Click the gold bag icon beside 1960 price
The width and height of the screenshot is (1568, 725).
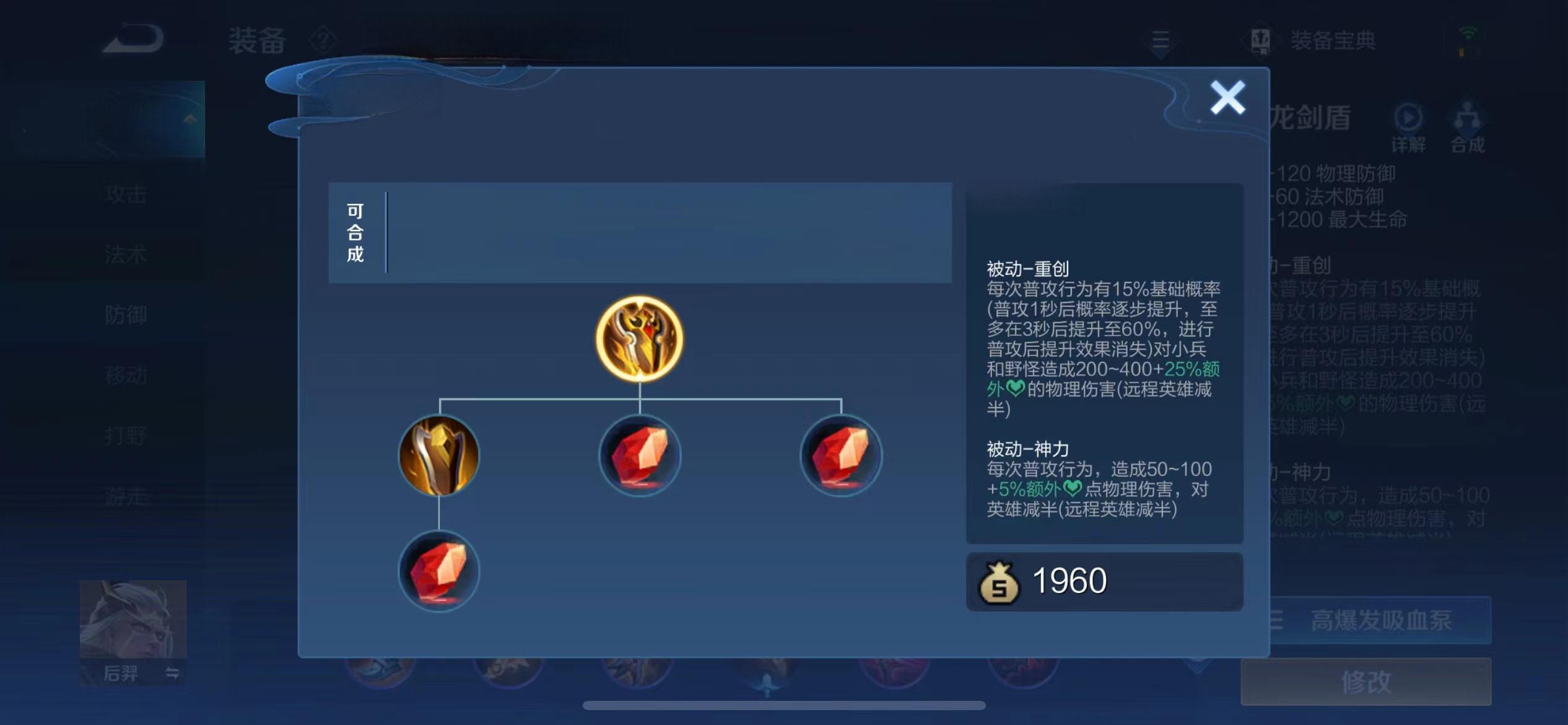coord(1001,581)
